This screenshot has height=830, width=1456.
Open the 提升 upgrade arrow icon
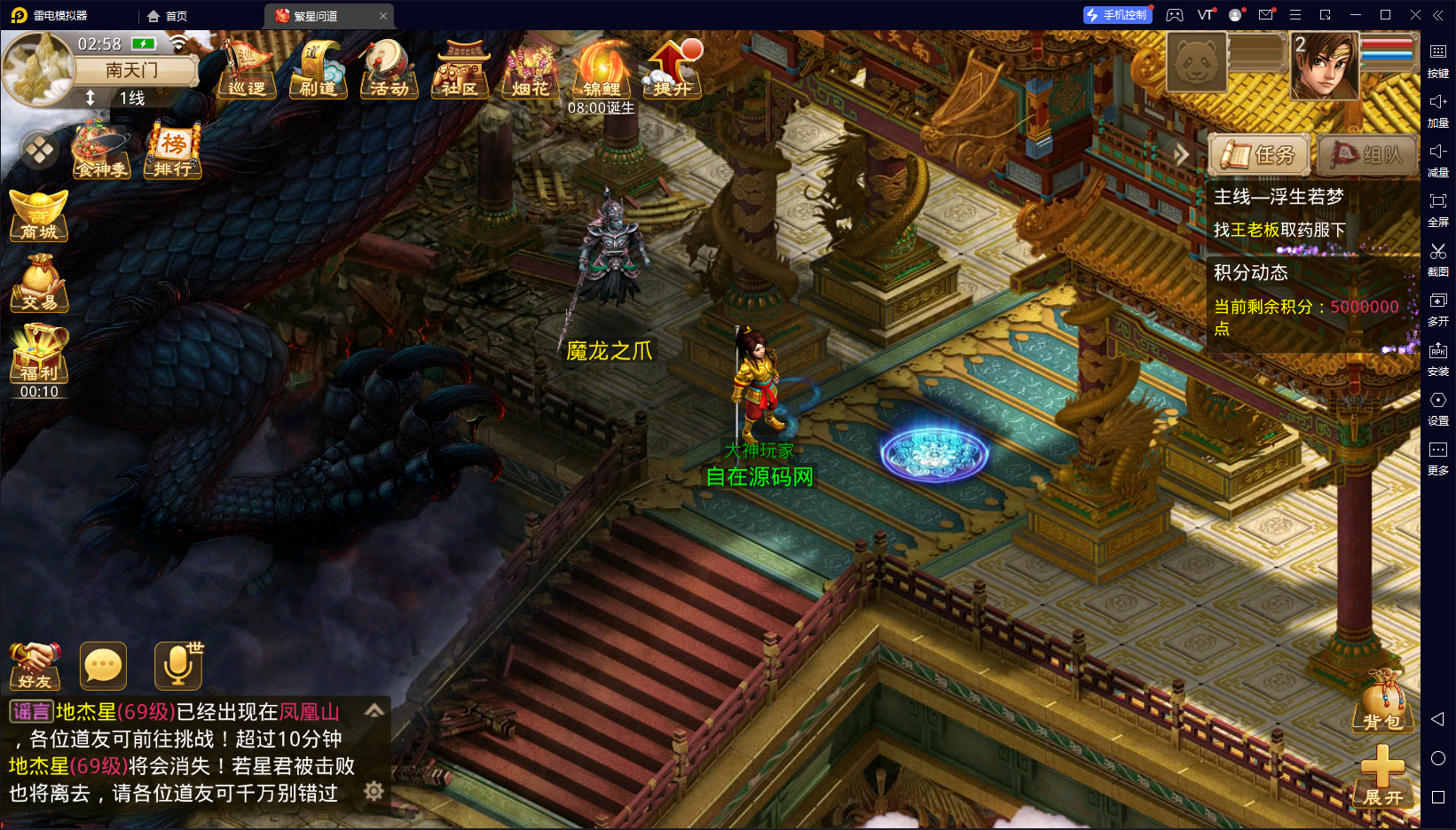[673, 69]
